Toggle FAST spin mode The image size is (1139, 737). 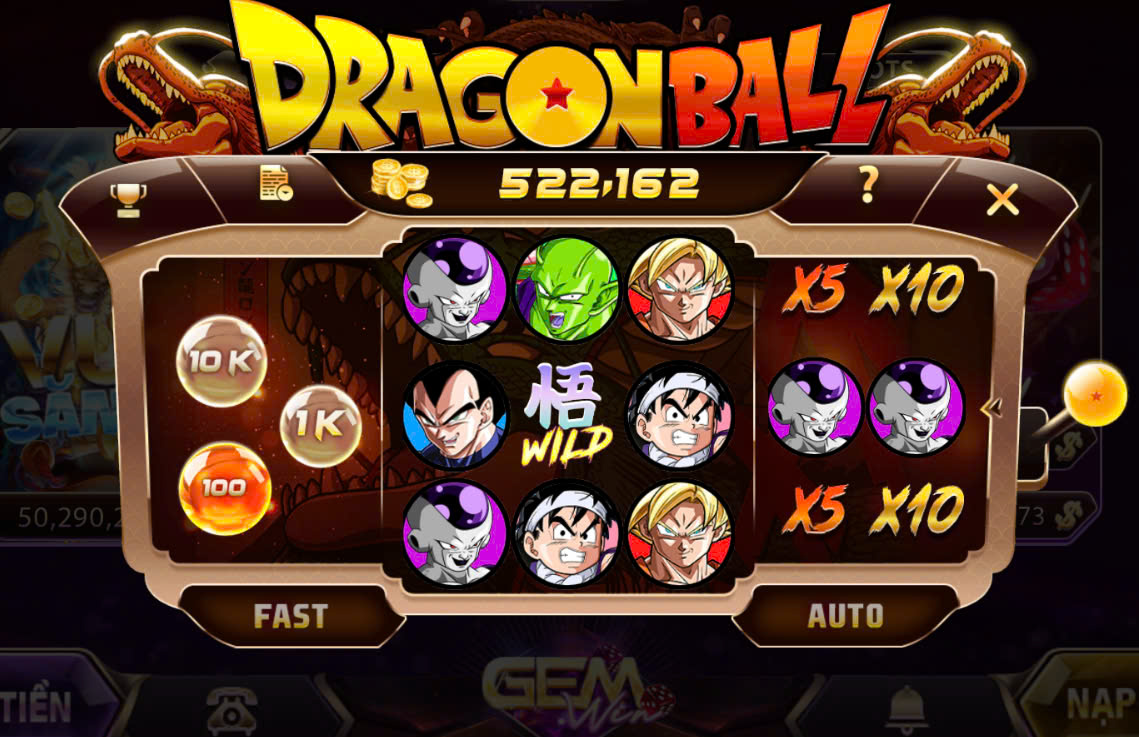290,615
